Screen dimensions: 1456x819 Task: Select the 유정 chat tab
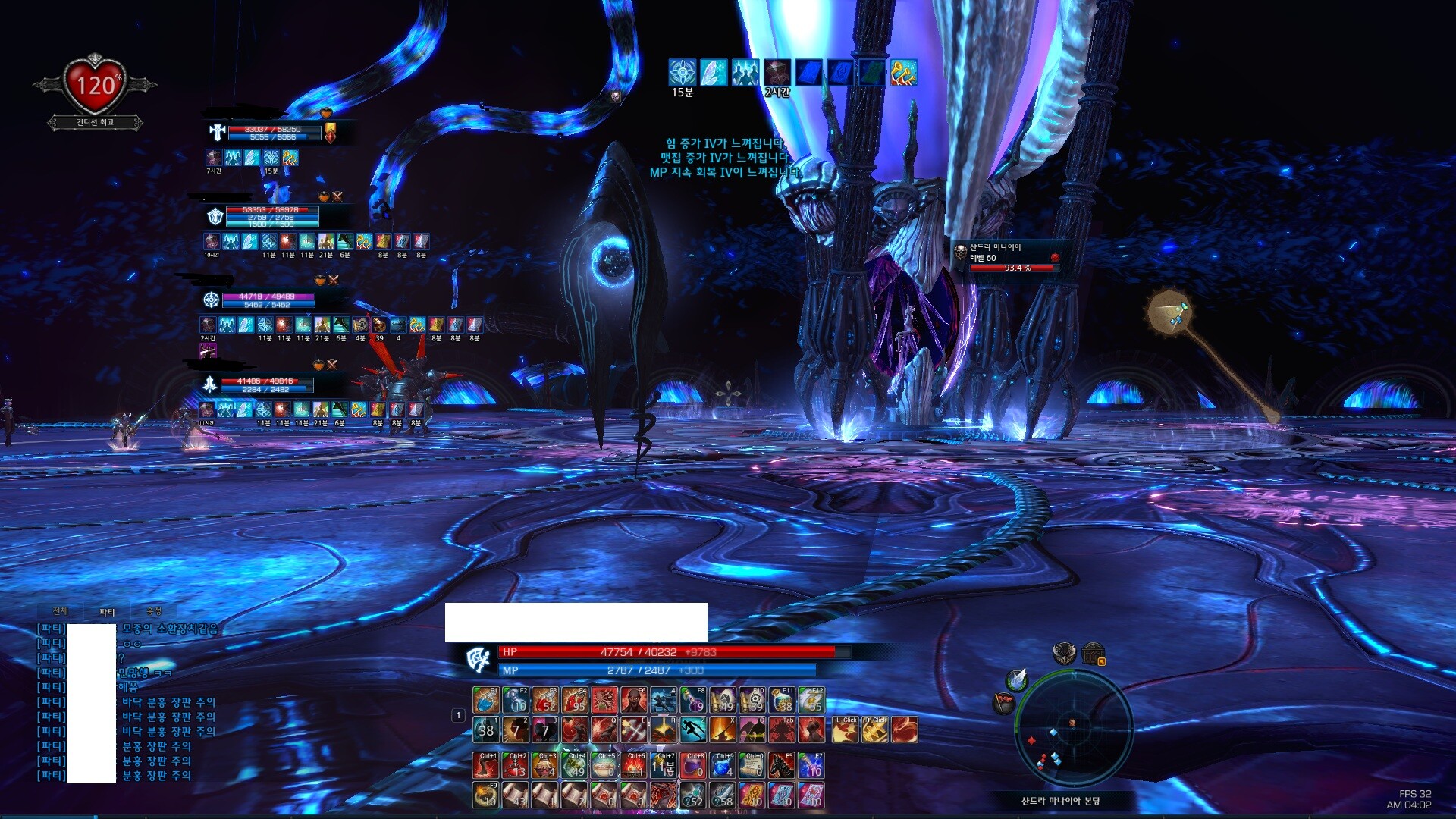coord(154,611)
